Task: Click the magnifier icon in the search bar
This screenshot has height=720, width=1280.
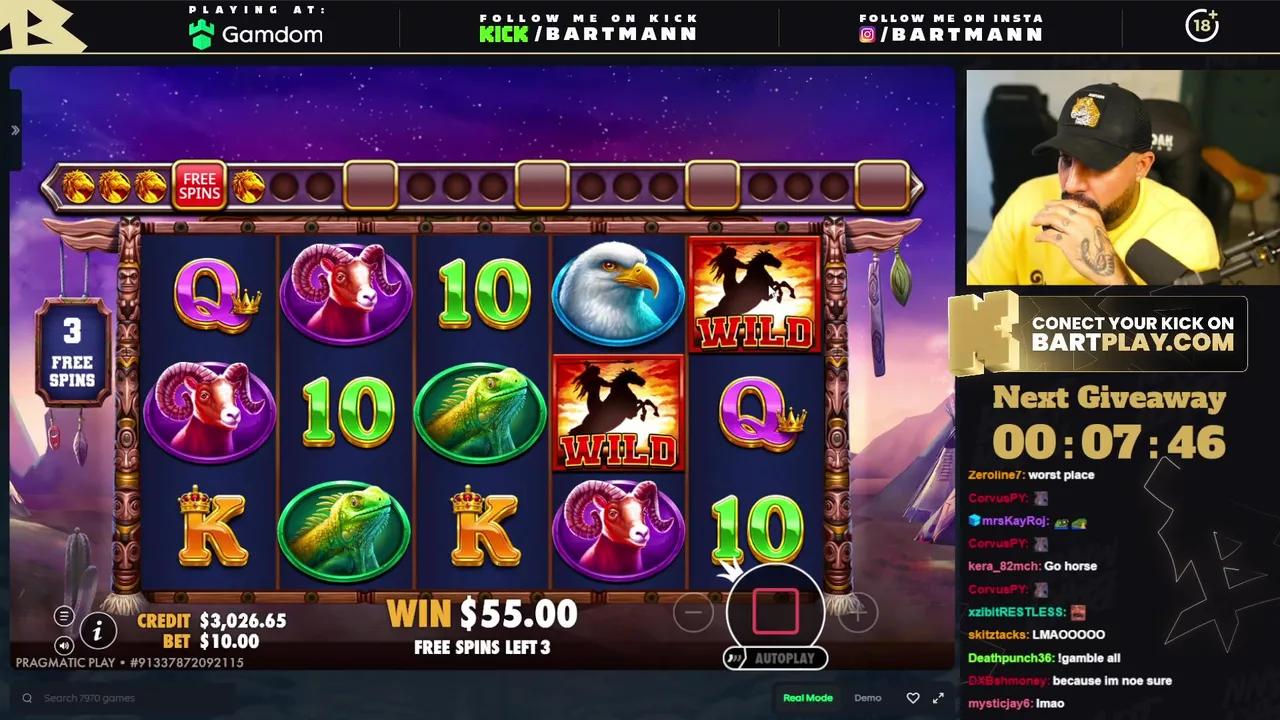Action: click(27, 697)
